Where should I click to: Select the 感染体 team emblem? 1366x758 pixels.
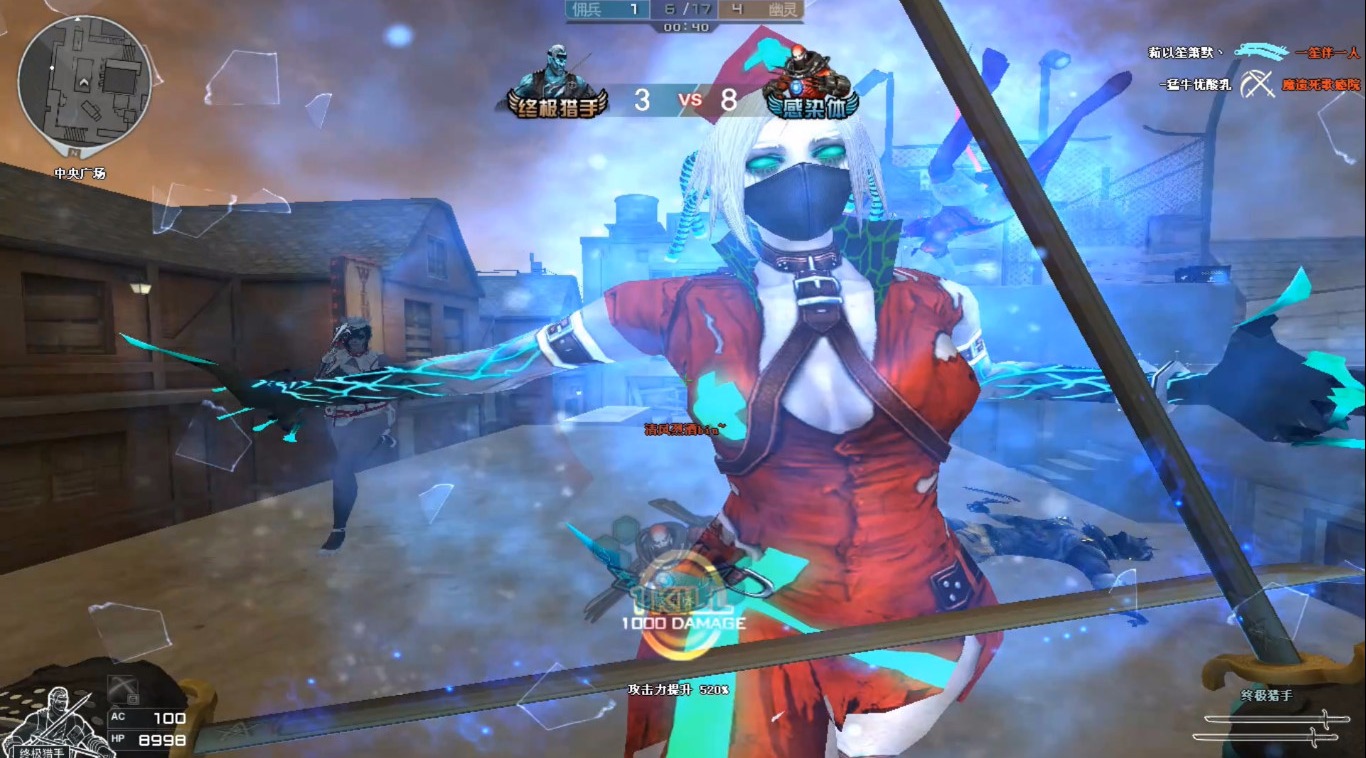(x=807, y=83)
